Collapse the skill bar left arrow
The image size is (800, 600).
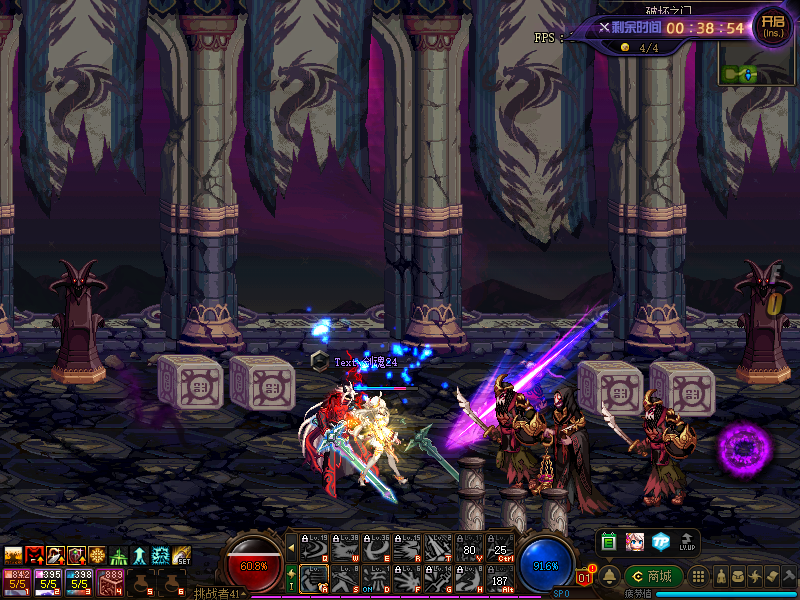click(x=291, y=547)
